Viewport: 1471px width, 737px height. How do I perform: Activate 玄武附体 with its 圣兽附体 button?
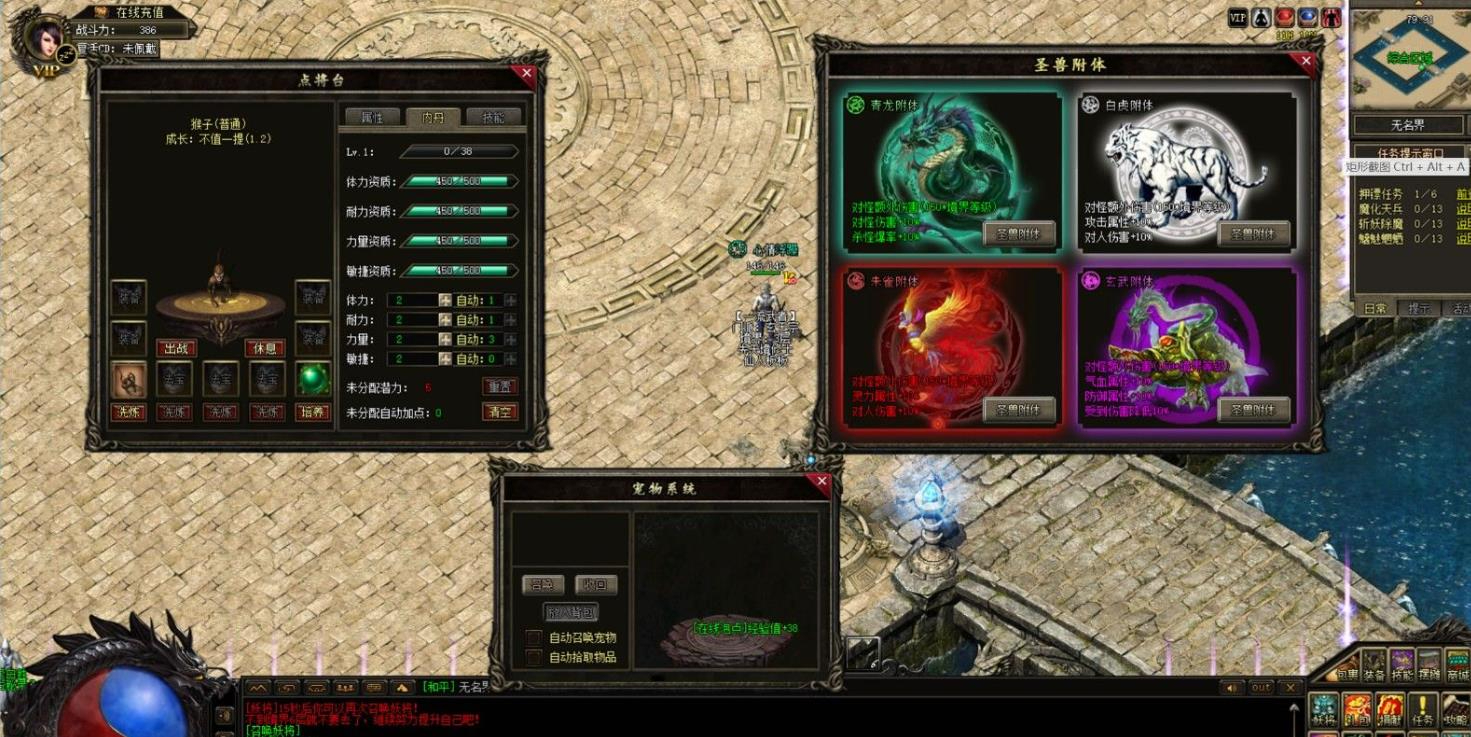pos(1253,409)
